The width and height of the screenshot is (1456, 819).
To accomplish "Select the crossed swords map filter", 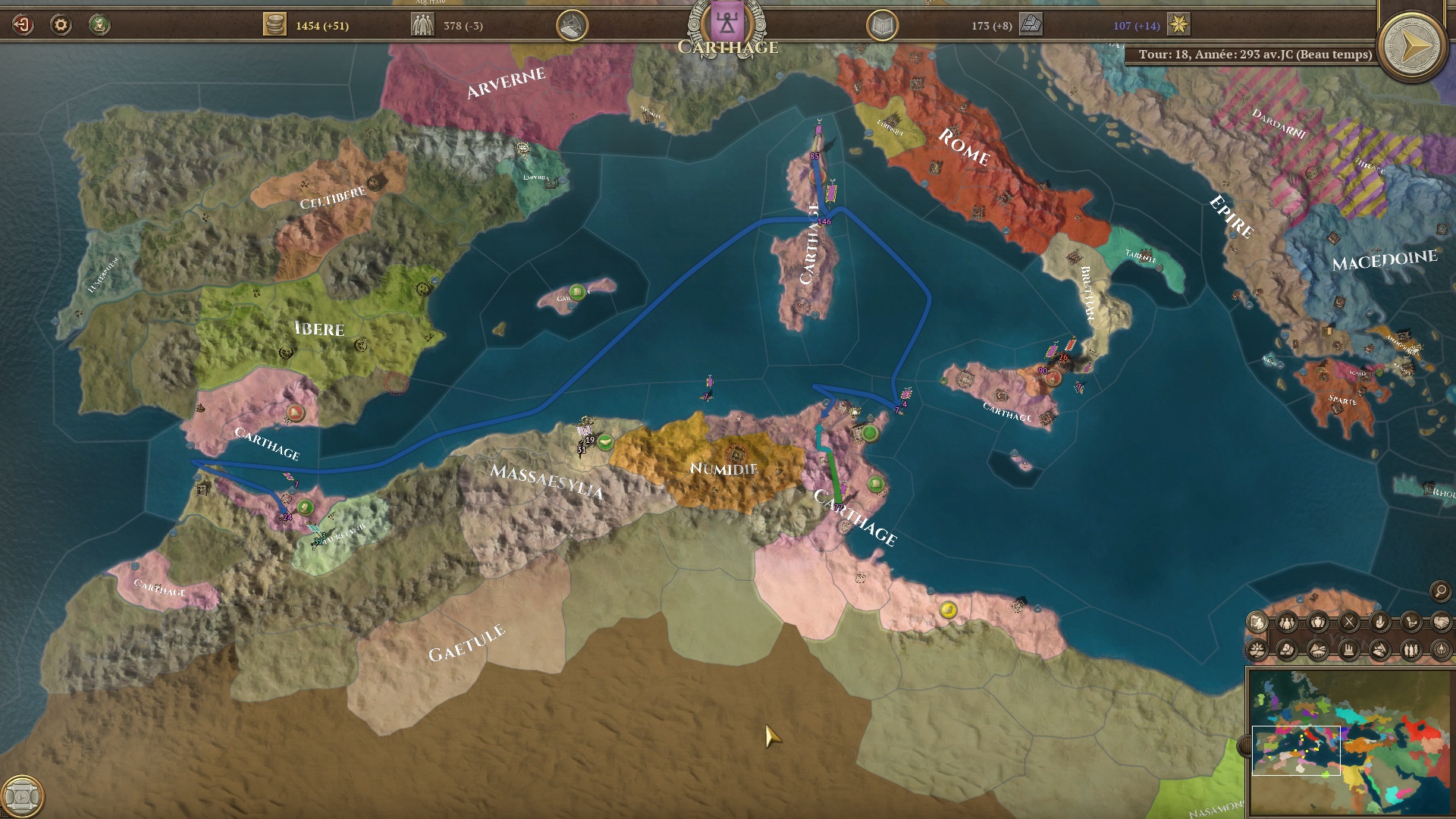I will (1349, 623).
